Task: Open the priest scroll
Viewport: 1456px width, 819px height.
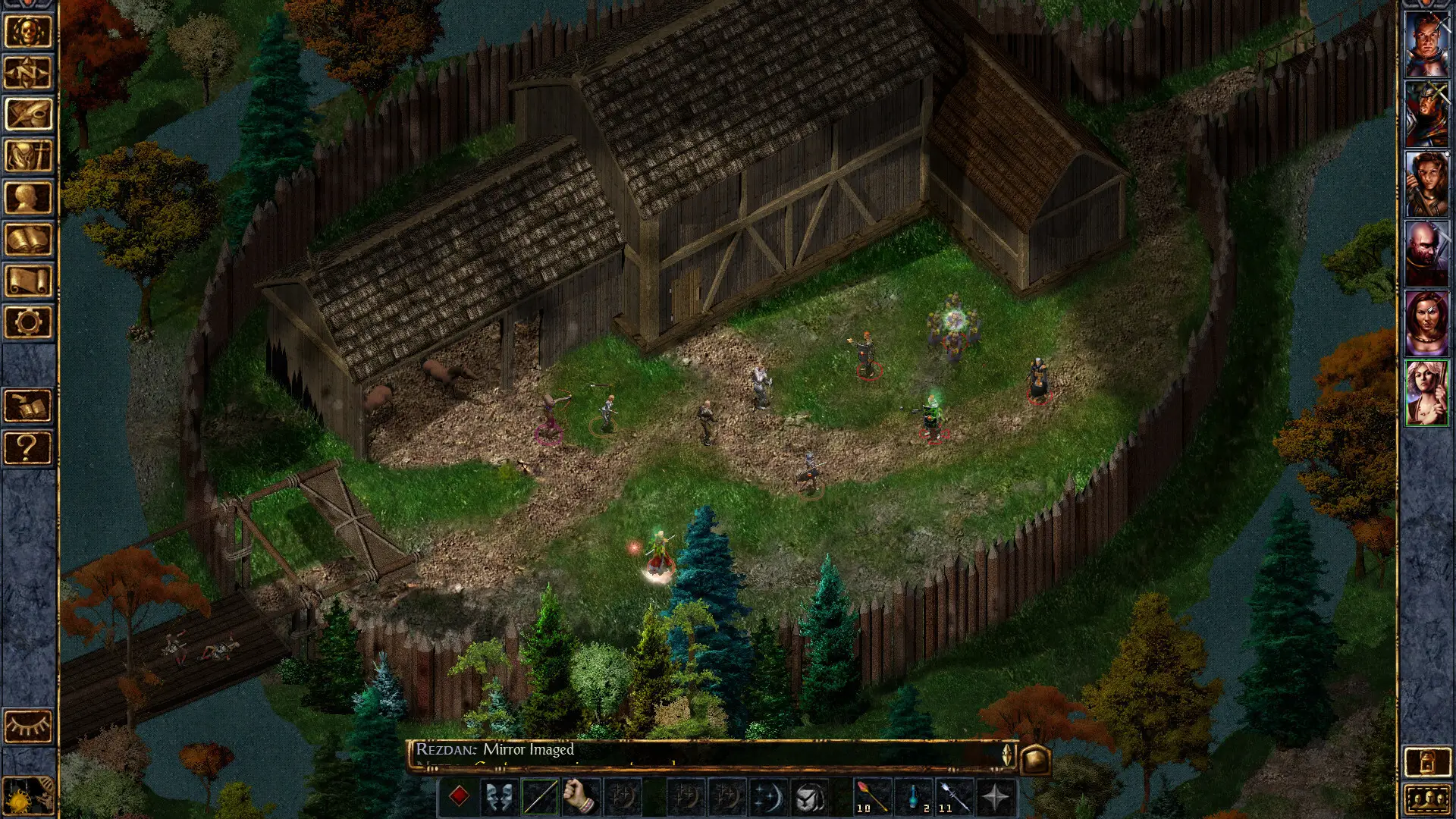Action: [x=29, y=281]
